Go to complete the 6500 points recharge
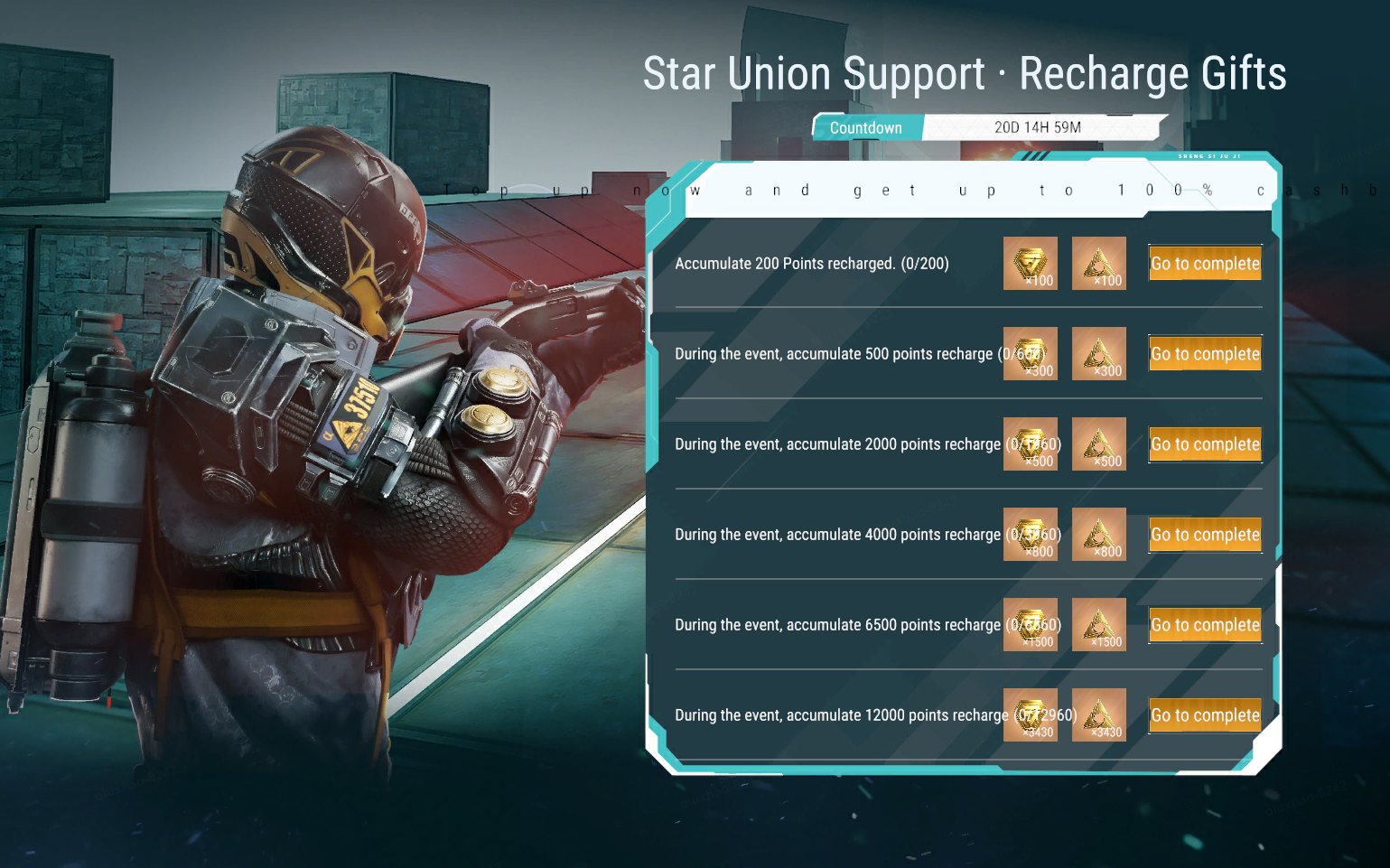The image size is (1390, 868). [x=1205, y=625]
